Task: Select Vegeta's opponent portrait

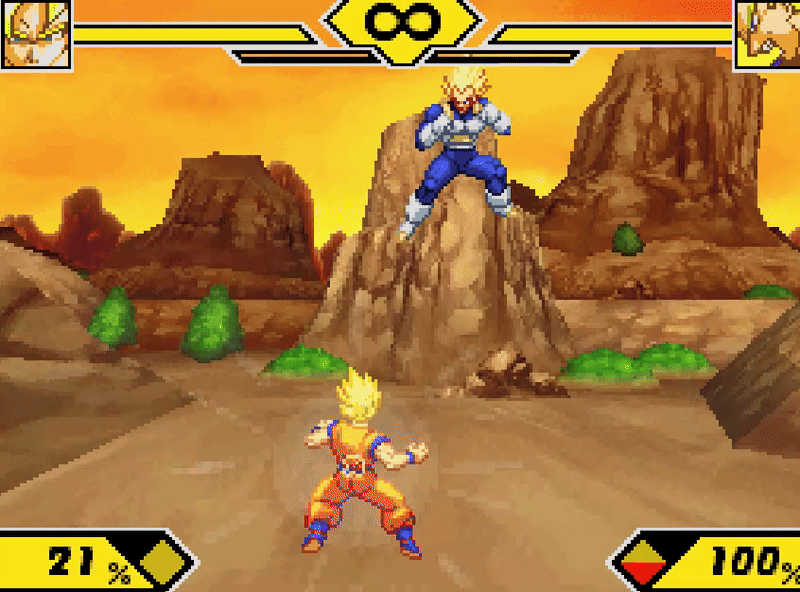Action: coord(767,34)
